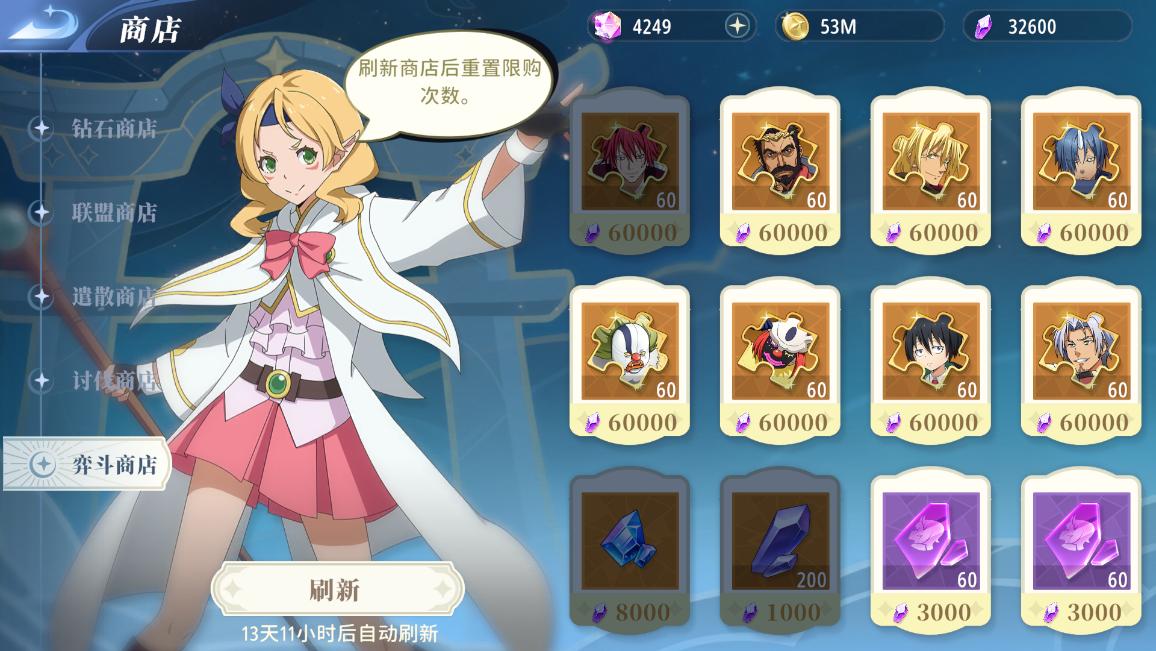Purchase the blonde character puzzle shard
The height and width of the screenshot is (651, 1156).
[930, 172]
